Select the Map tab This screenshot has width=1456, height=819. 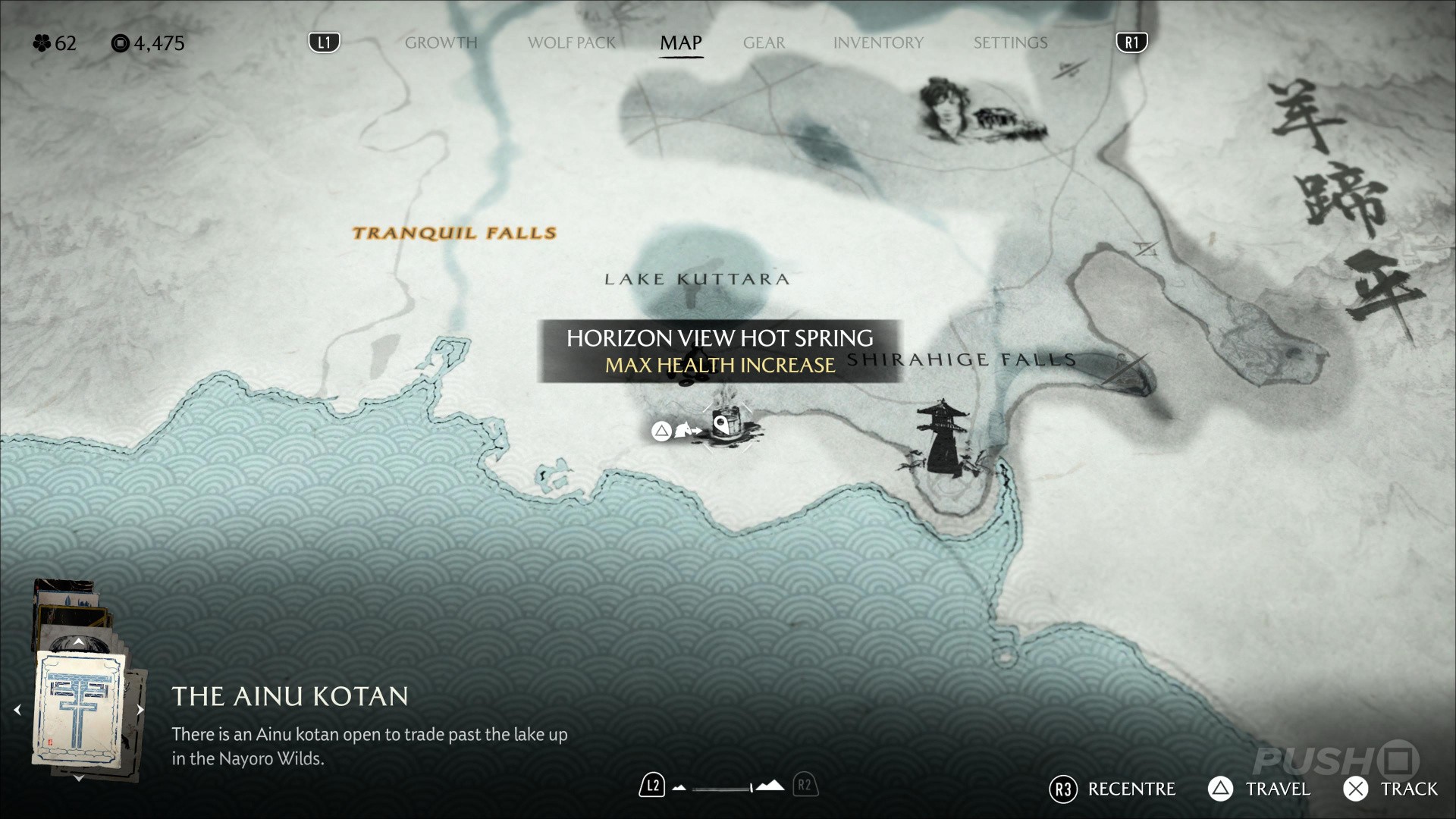click(680, 43)
